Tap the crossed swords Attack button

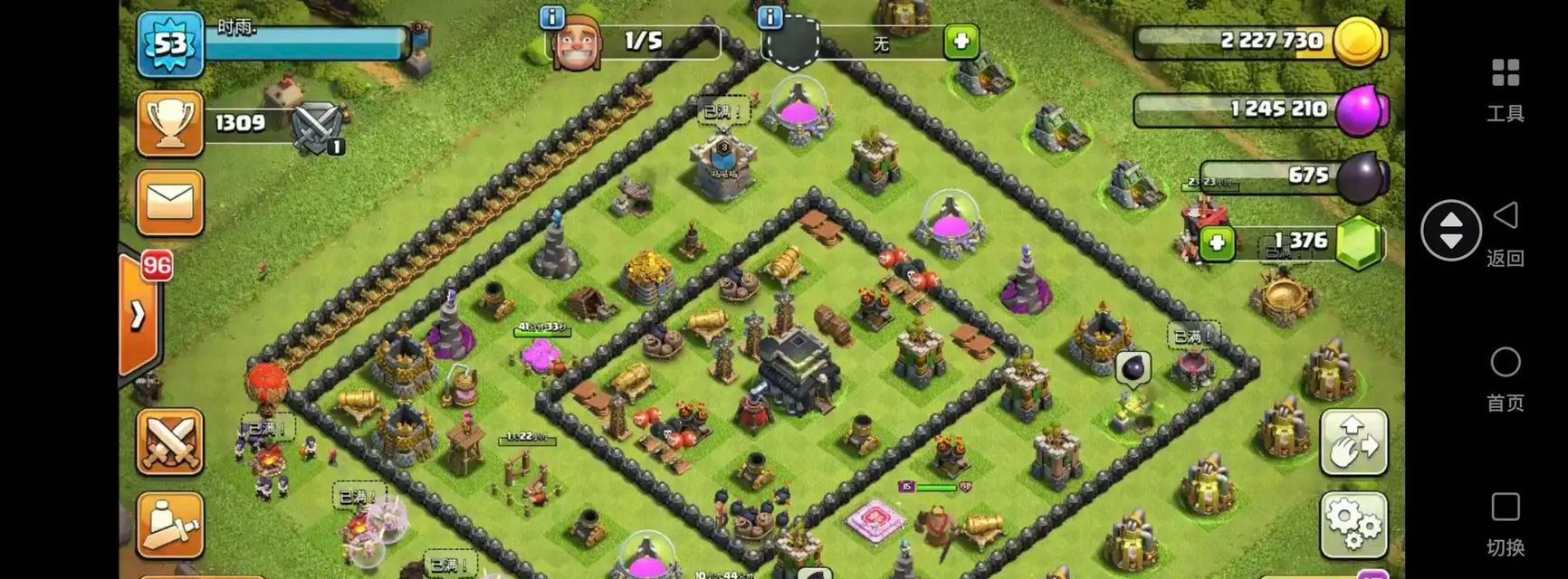coord(170,441)
